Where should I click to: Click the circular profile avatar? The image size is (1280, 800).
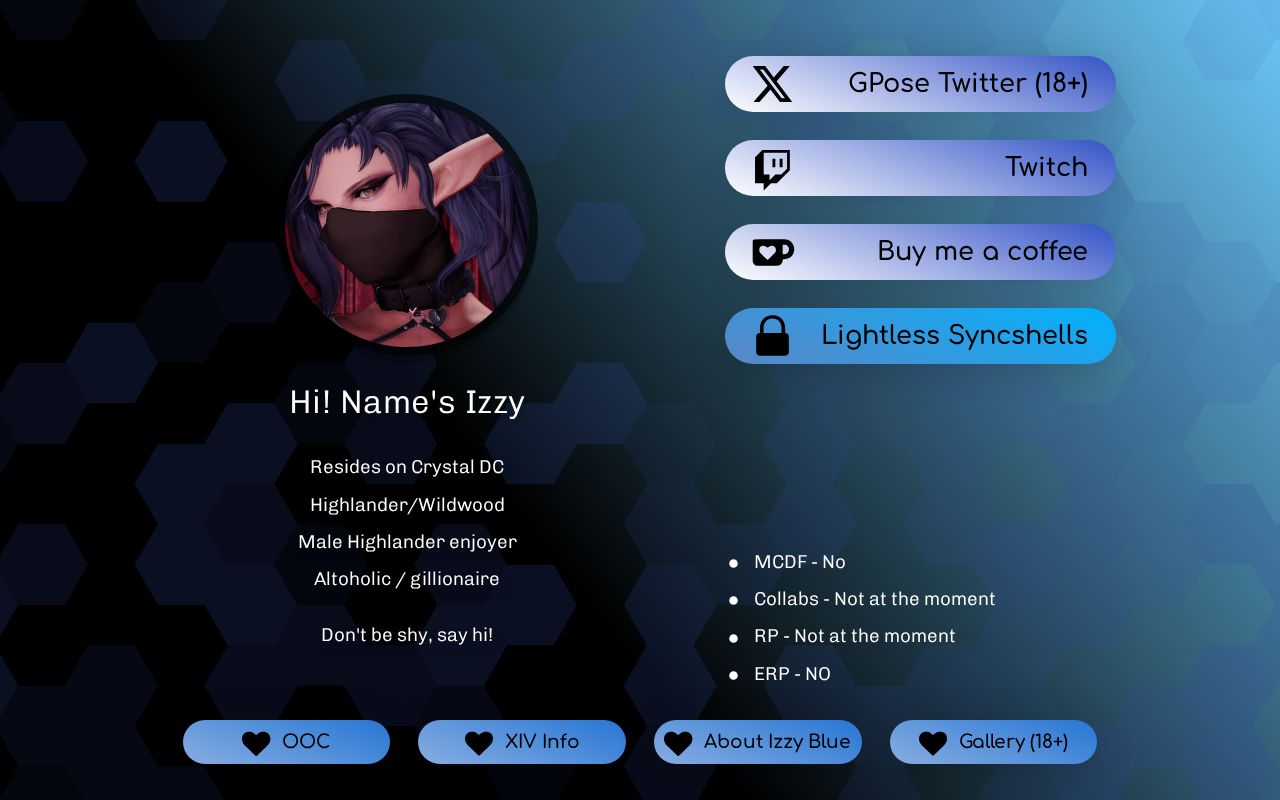click(408, 225)
